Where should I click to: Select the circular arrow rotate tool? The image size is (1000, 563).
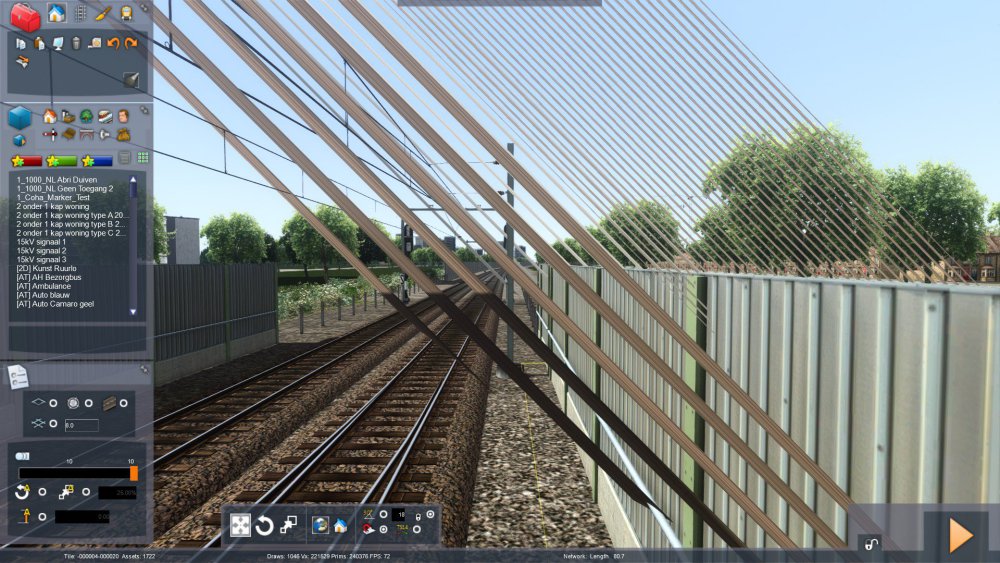point(265,525)
